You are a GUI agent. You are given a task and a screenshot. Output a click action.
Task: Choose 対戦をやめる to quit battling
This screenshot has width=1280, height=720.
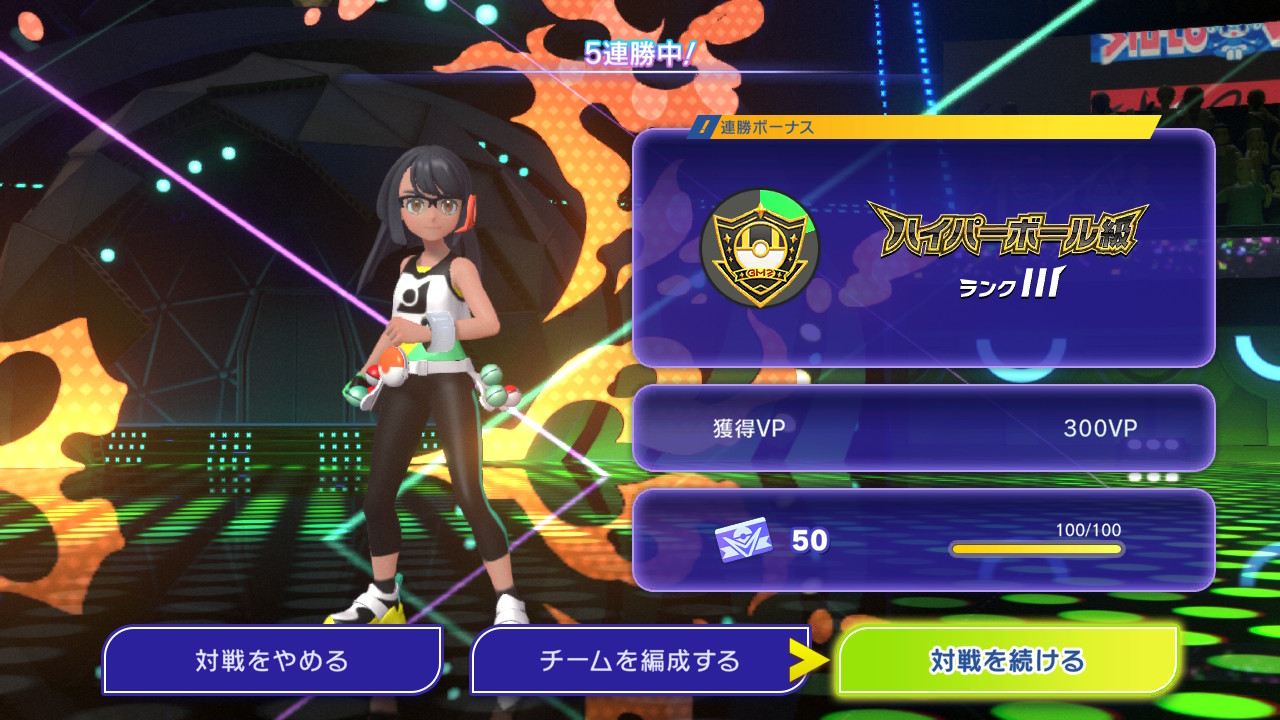coord(272,660)
